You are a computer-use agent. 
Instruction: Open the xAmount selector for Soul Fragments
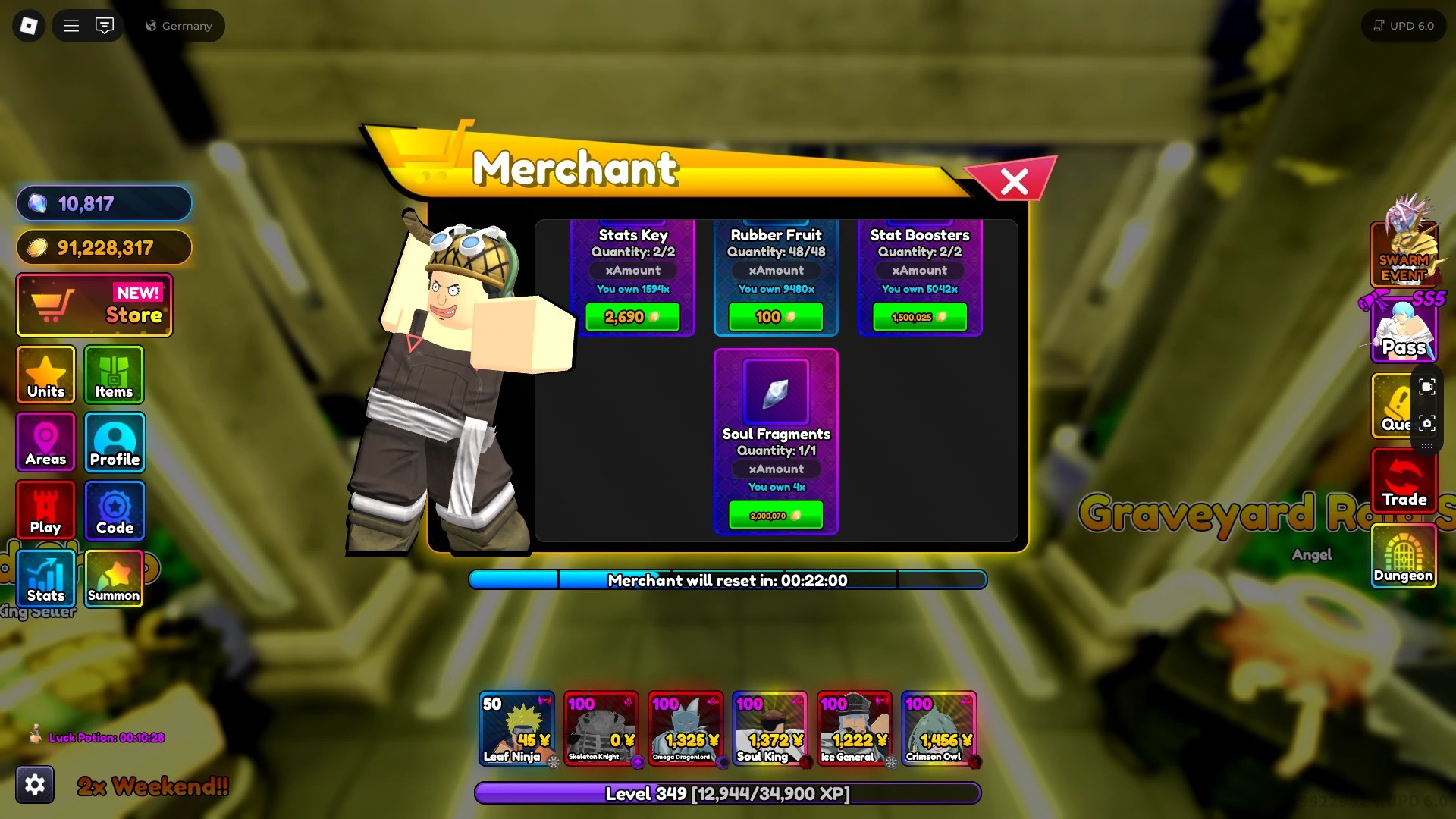click(776, 469)
